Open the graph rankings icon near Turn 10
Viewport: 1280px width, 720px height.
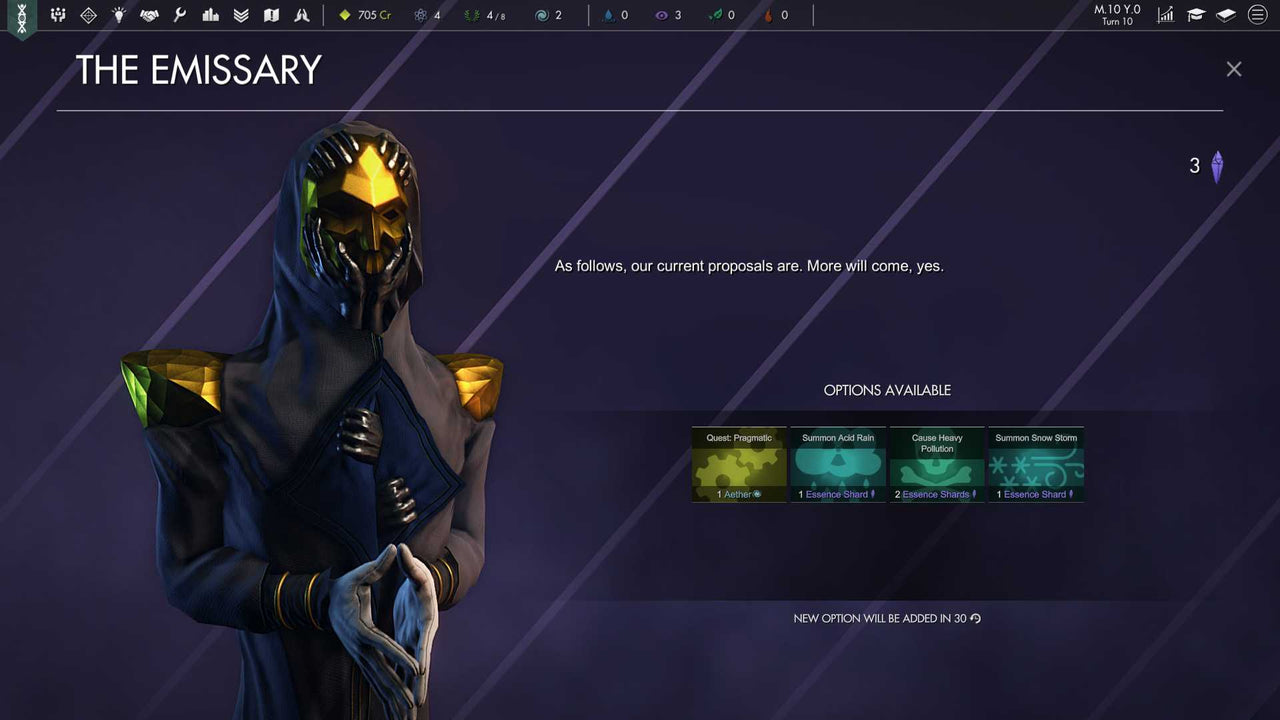pos(1165,15)
